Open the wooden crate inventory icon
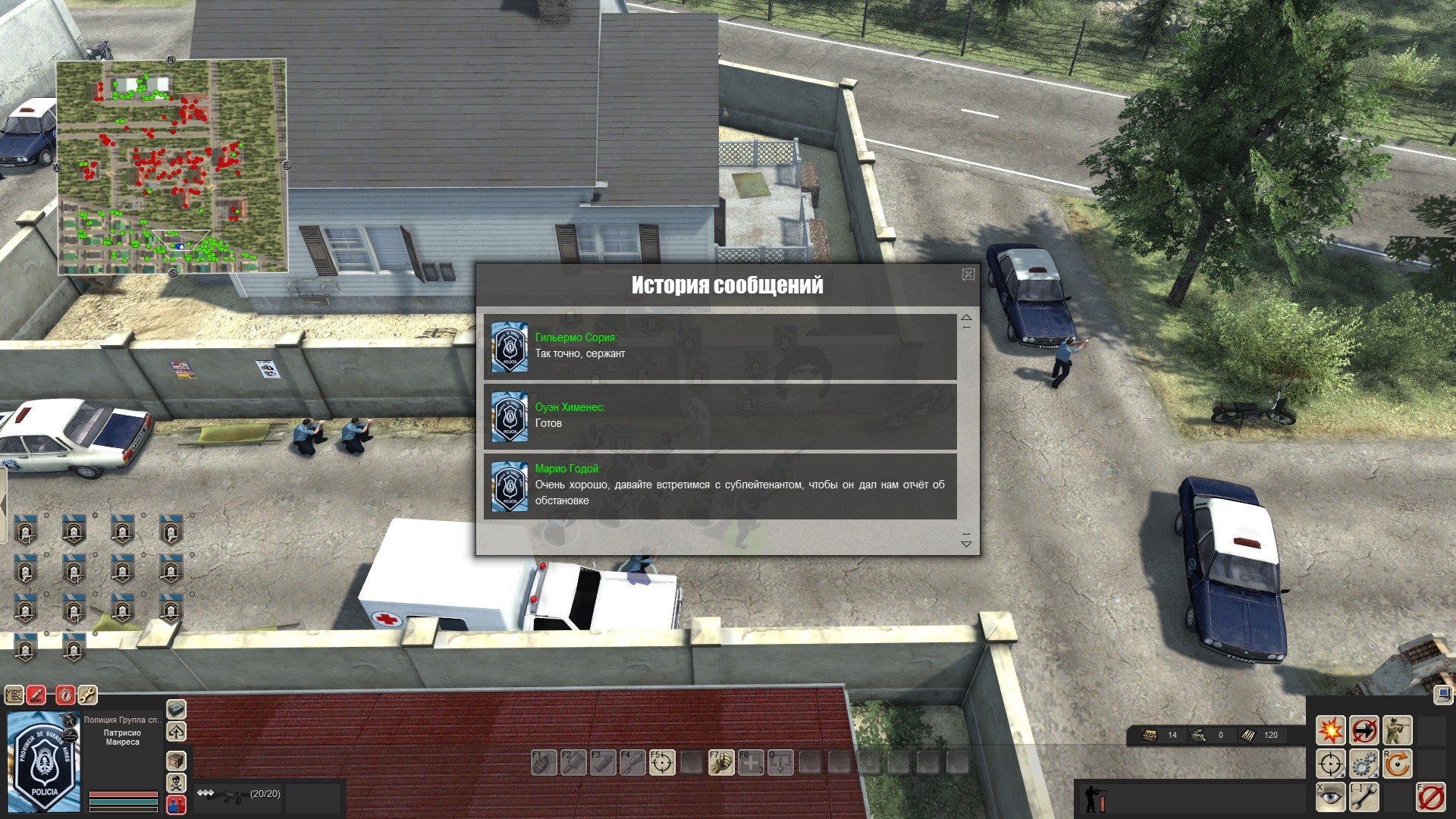 pyautogui.click(x=176, y=761)
